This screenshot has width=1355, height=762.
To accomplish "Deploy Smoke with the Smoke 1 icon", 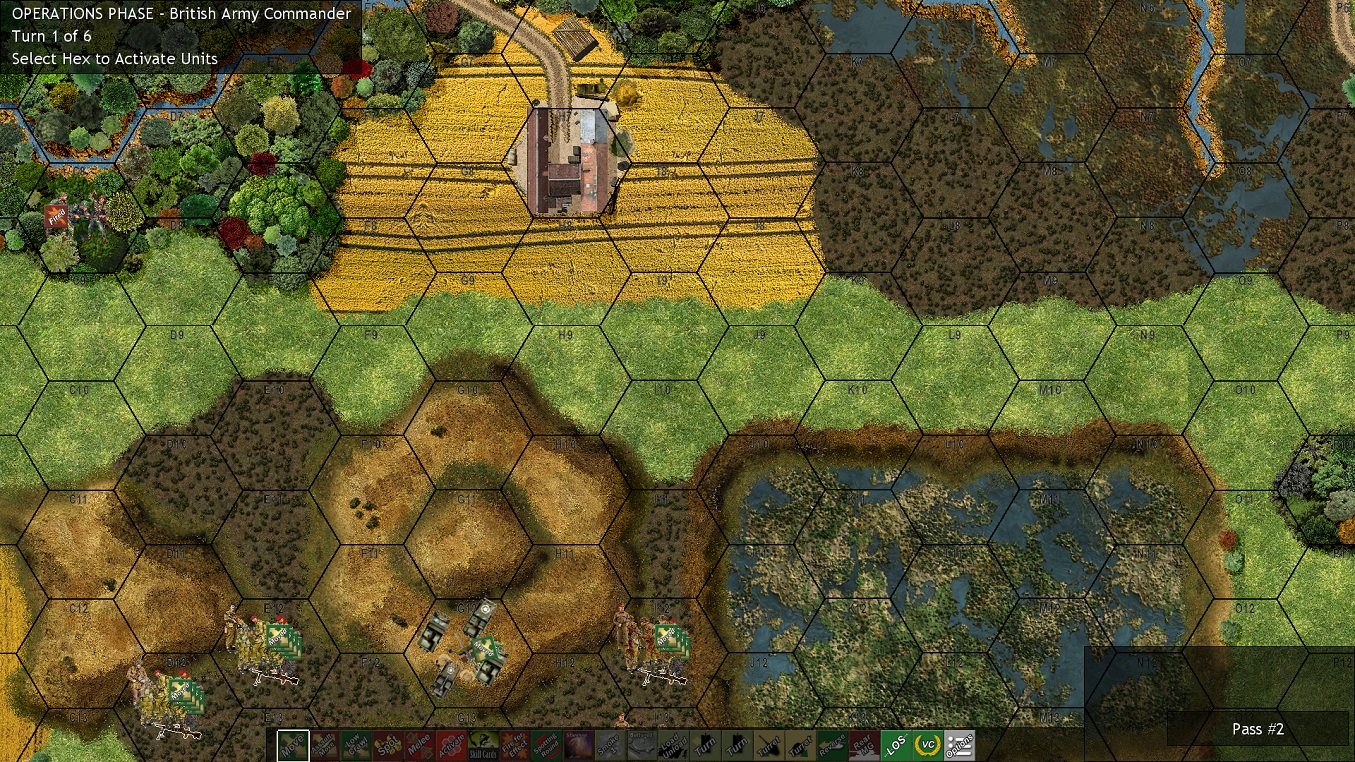I will [x=608, y=744].
